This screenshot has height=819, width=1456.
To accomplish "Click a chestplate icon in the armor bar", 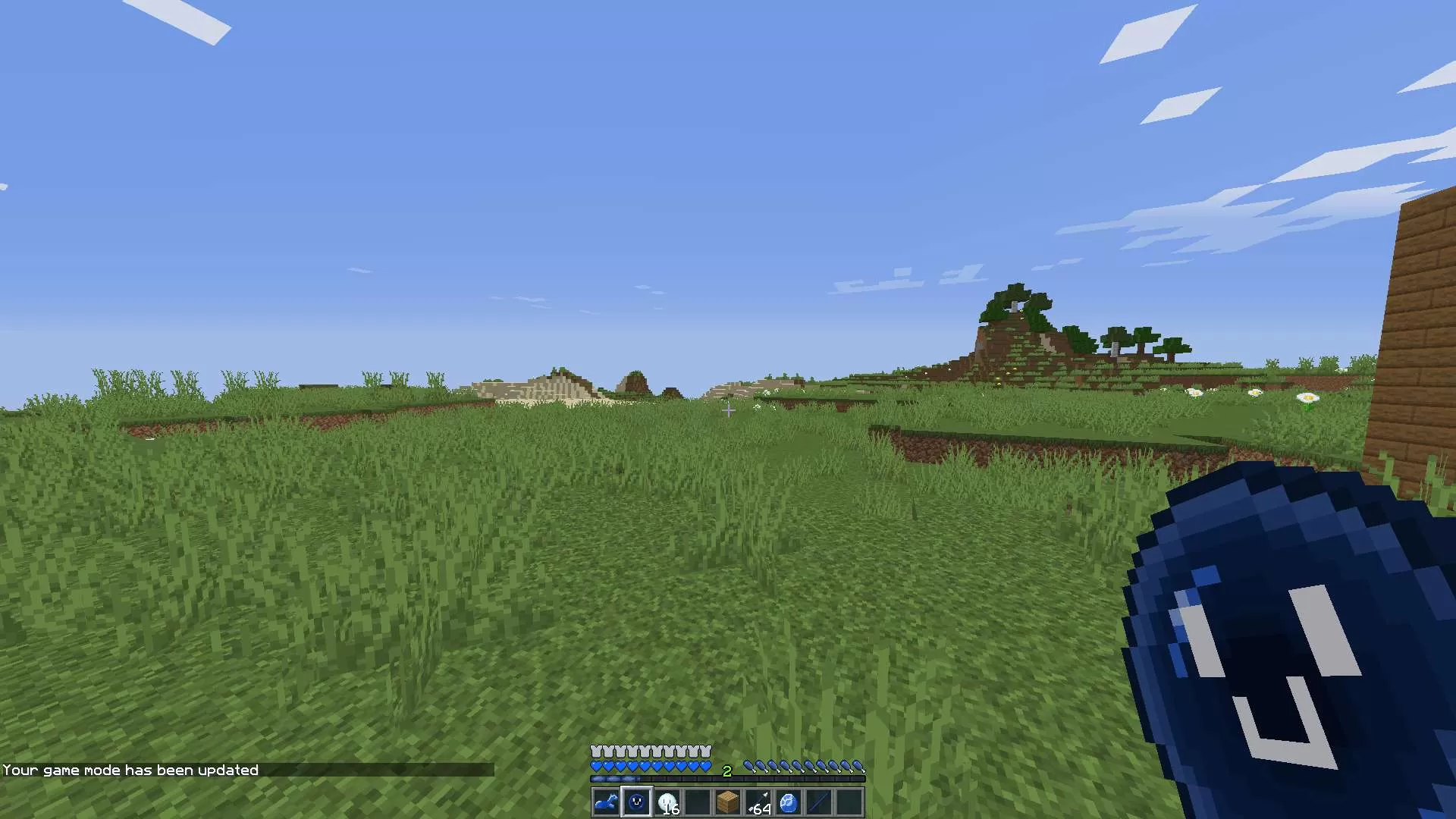I will [652, 751].
